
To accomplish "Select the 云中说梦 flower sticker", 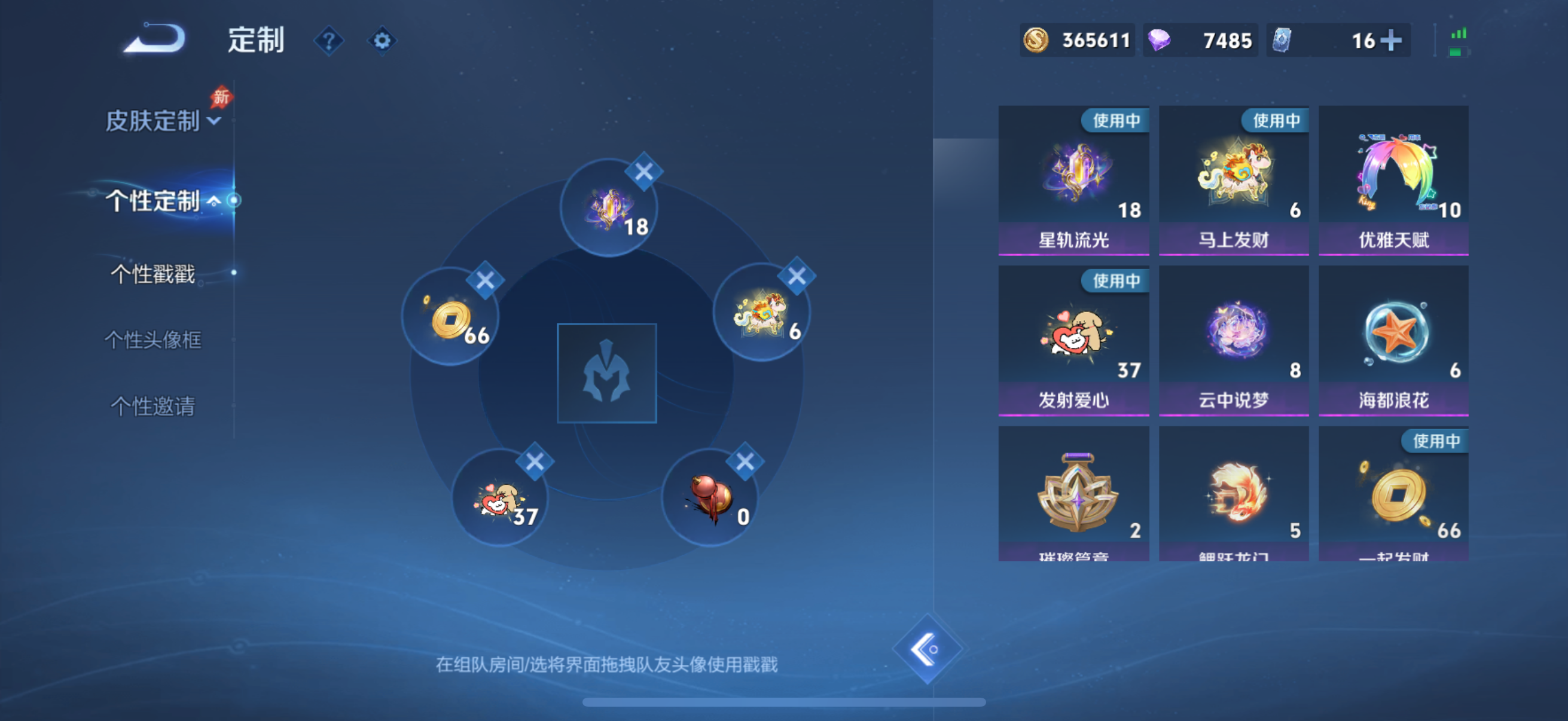I will pos(1234,335).
